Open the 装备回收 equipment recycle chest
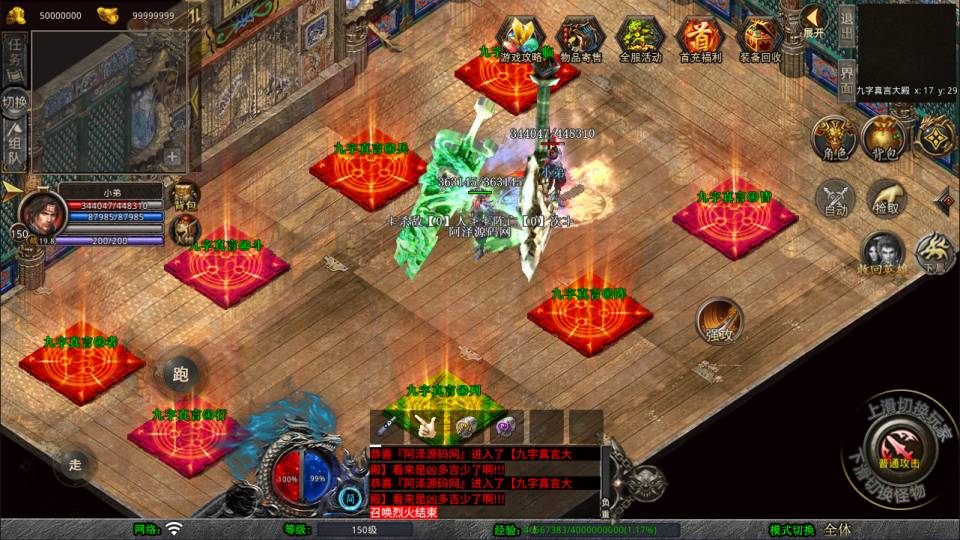This screenshot has height=540, width=960. click(758, 39)
